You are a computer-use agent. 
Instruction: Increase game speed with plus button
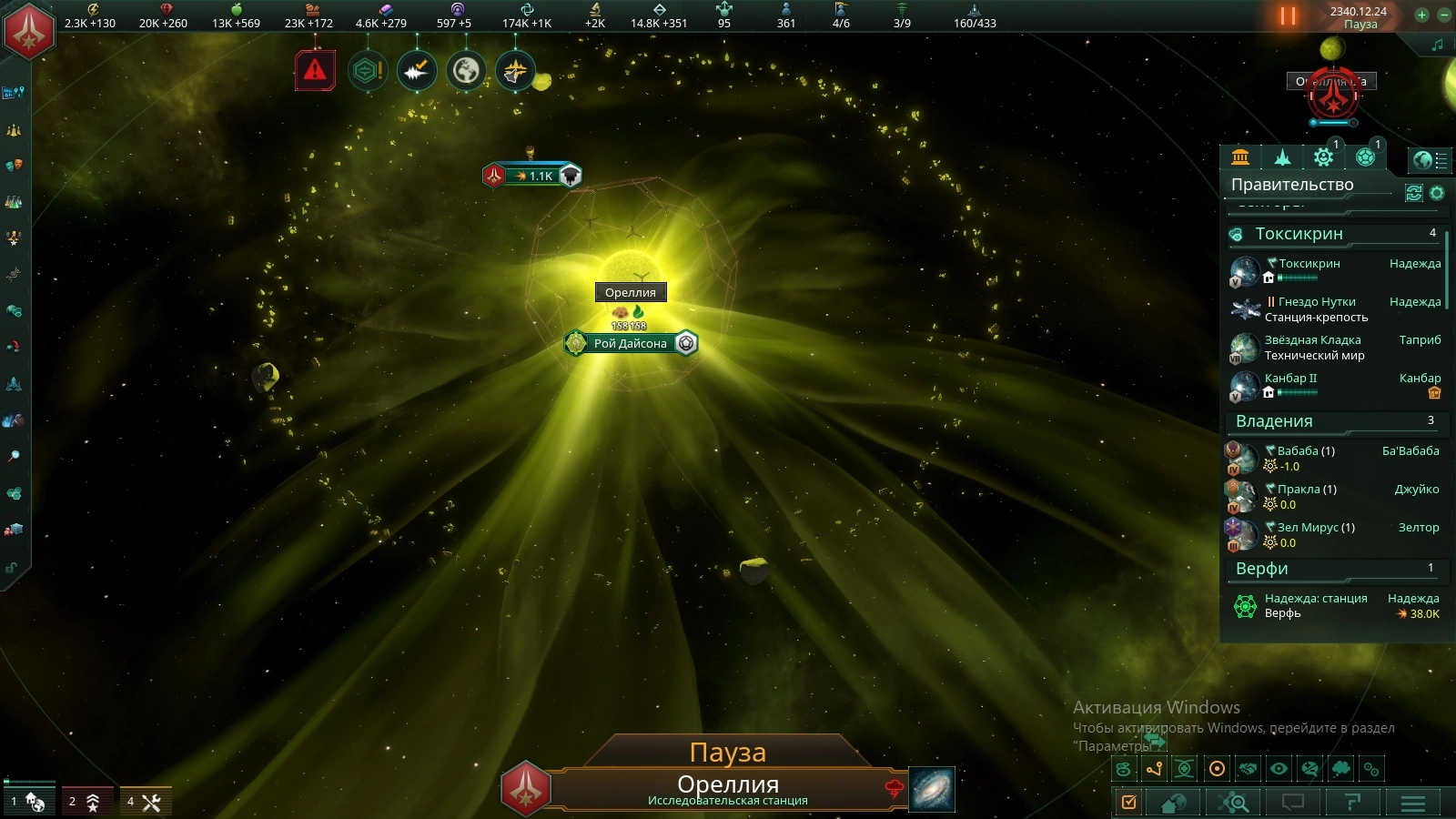[x=1421, y=15]
